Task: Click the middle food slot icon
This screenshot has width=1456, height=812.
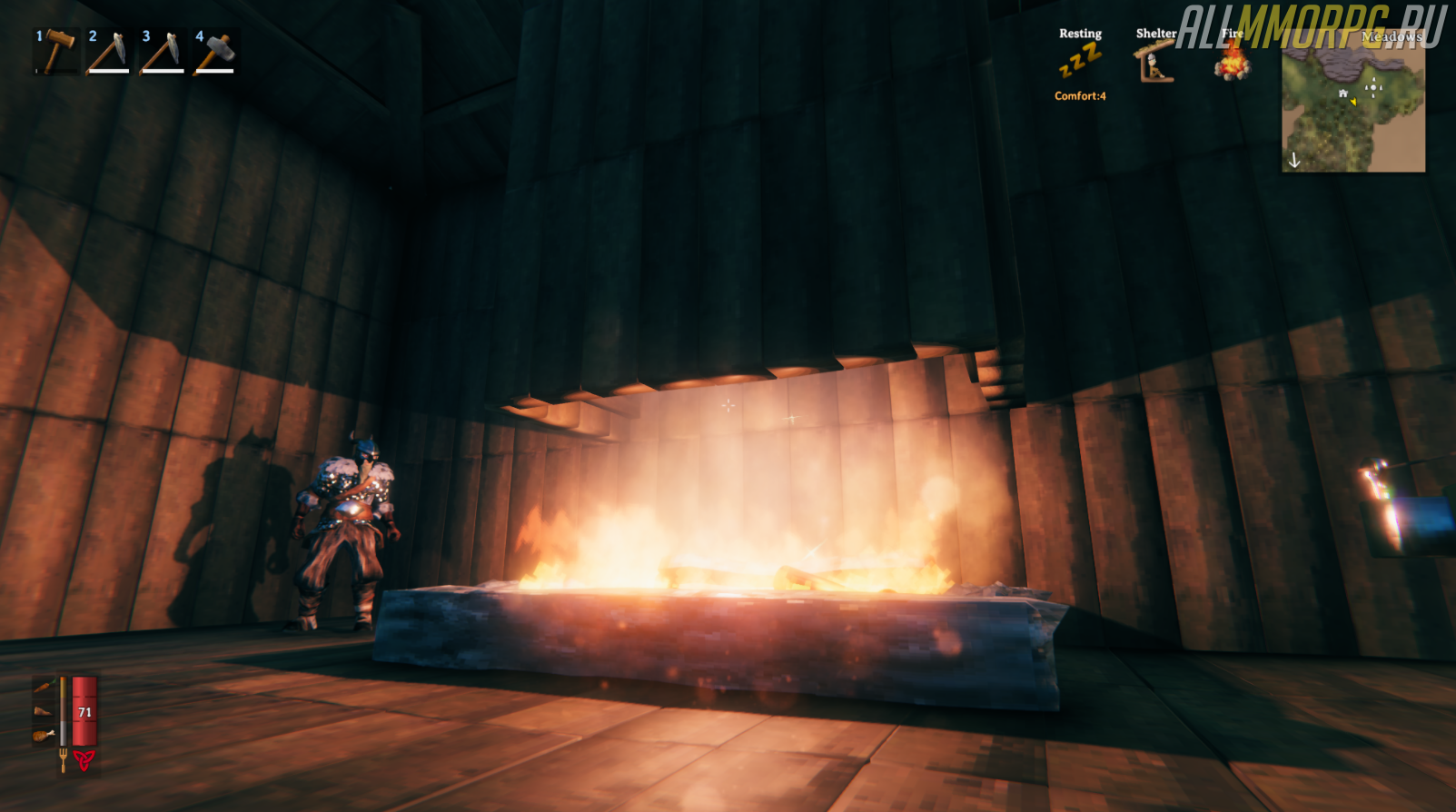Action: [44, 711]
